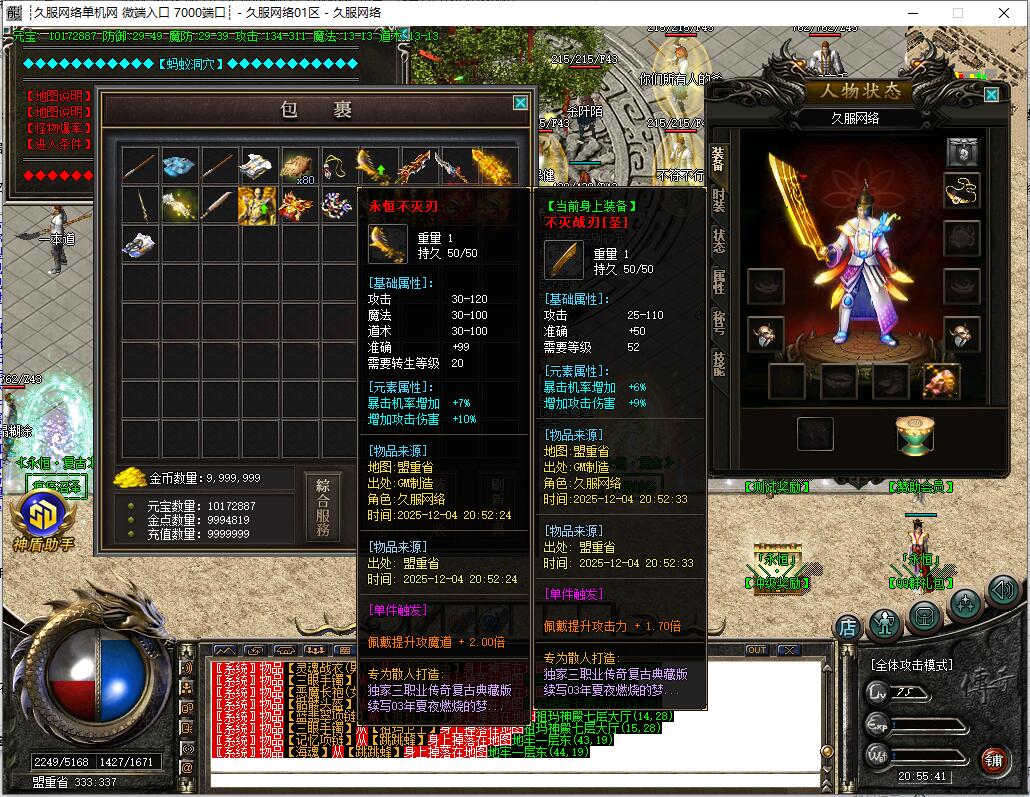This screenshot has height=797, width=1030.
Task: Select the 技能 skills tab
Action: 718,362
